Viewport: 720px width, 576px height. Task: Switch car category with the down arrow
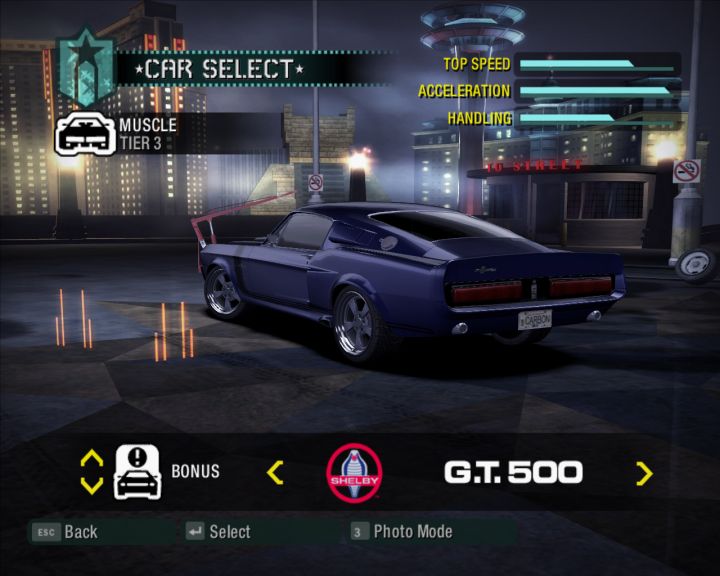[x=91, y=485]
